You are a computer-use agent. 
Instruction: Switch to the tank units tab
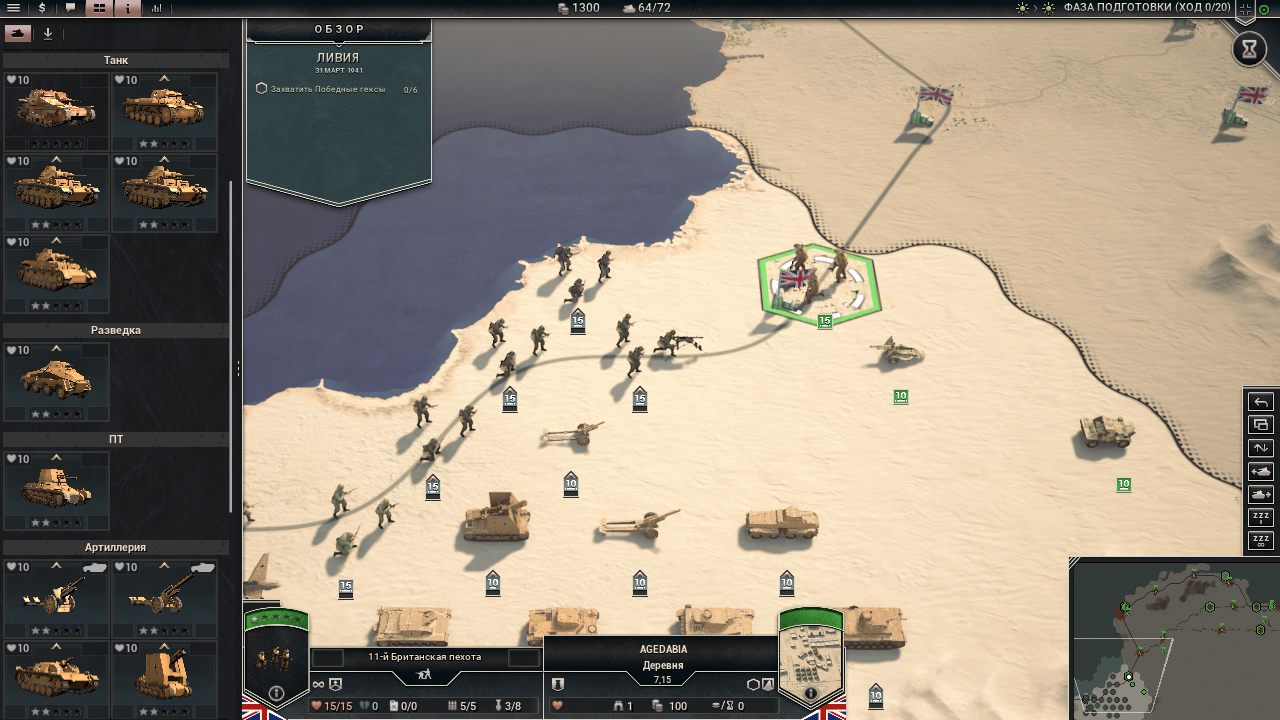pos(17,33)
